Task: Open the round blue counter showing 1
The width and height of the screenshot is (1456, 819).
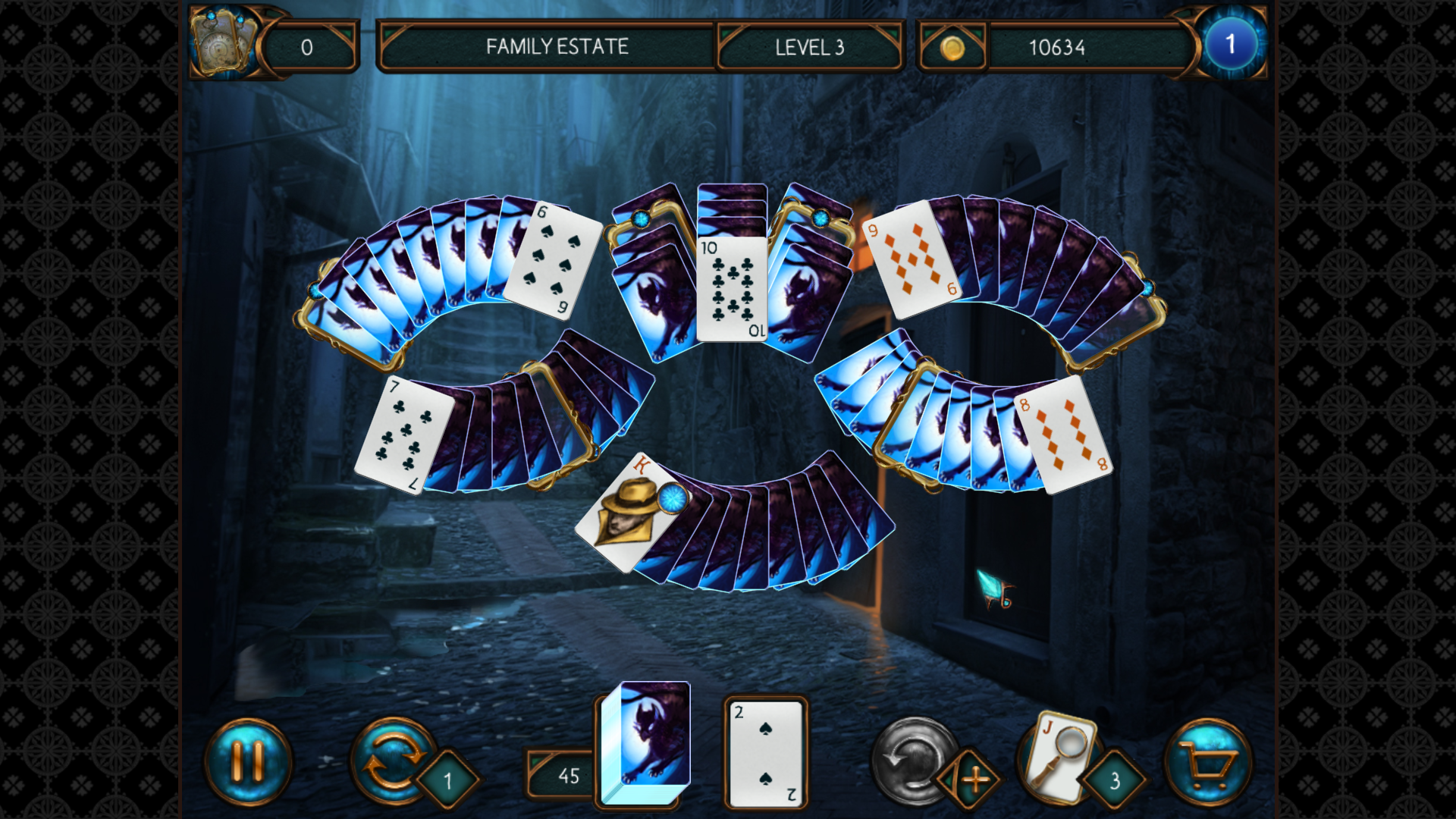Action: coord(1231,43)
